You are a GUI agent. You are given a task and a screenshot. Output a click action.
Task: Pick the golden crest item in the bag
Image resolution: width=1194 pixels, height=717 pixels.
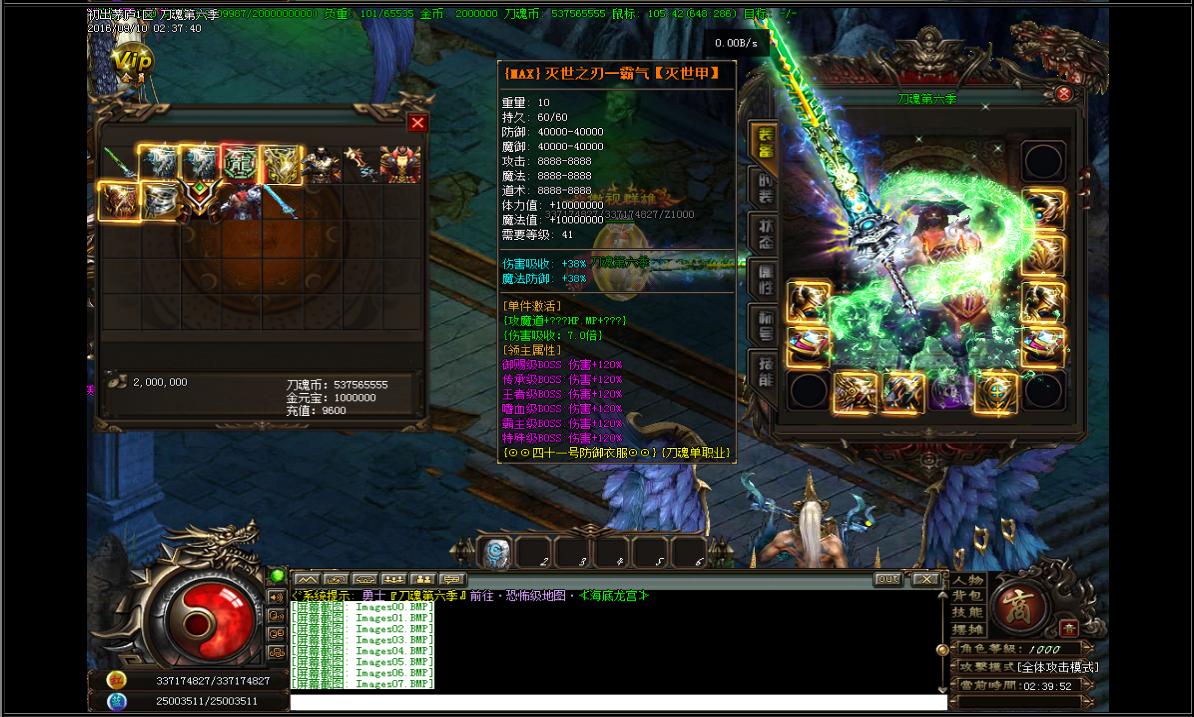pos(280,163)
